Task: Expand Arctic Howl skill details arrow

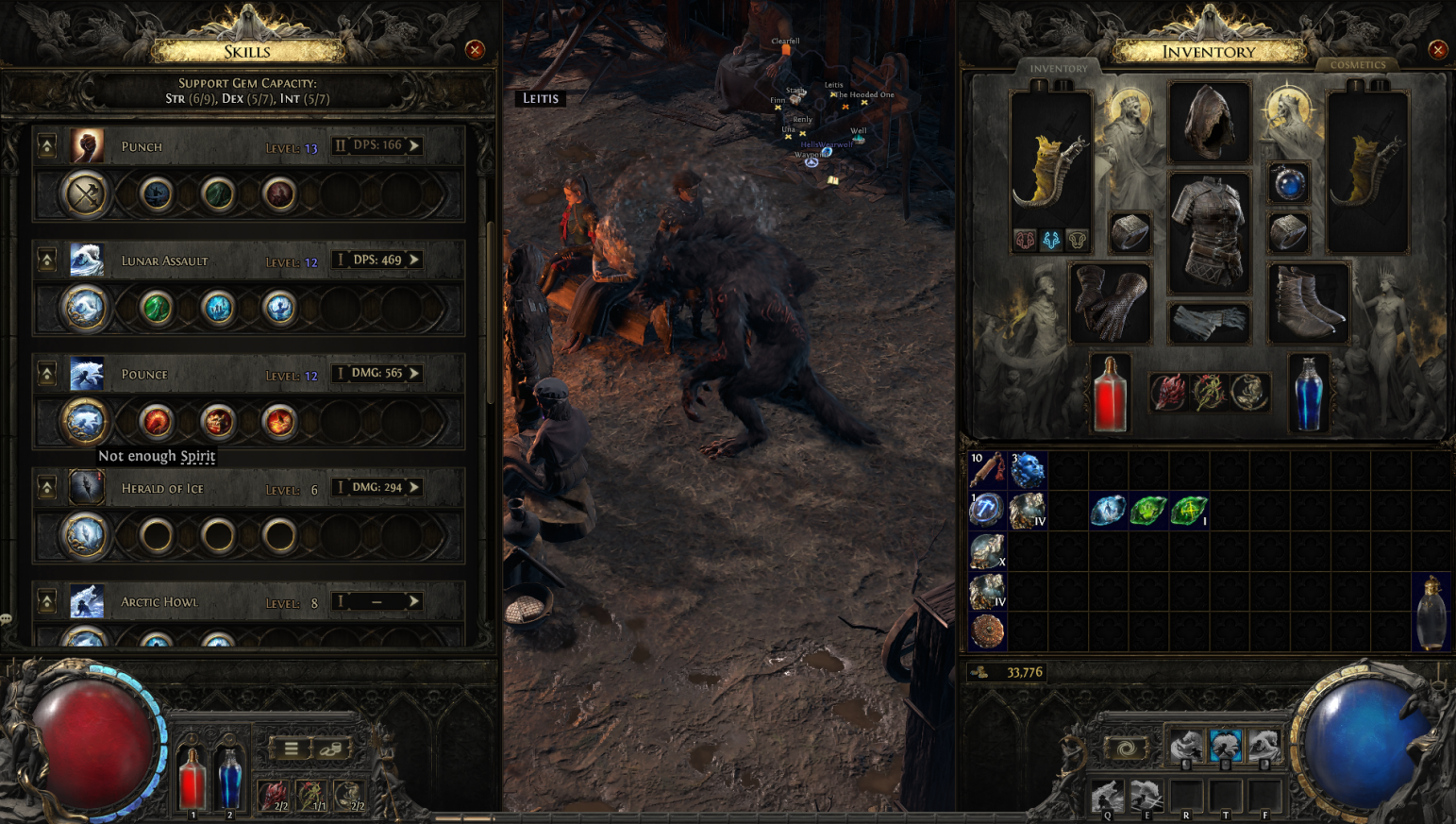Action: pyautogui.click(x=414, y=601)
